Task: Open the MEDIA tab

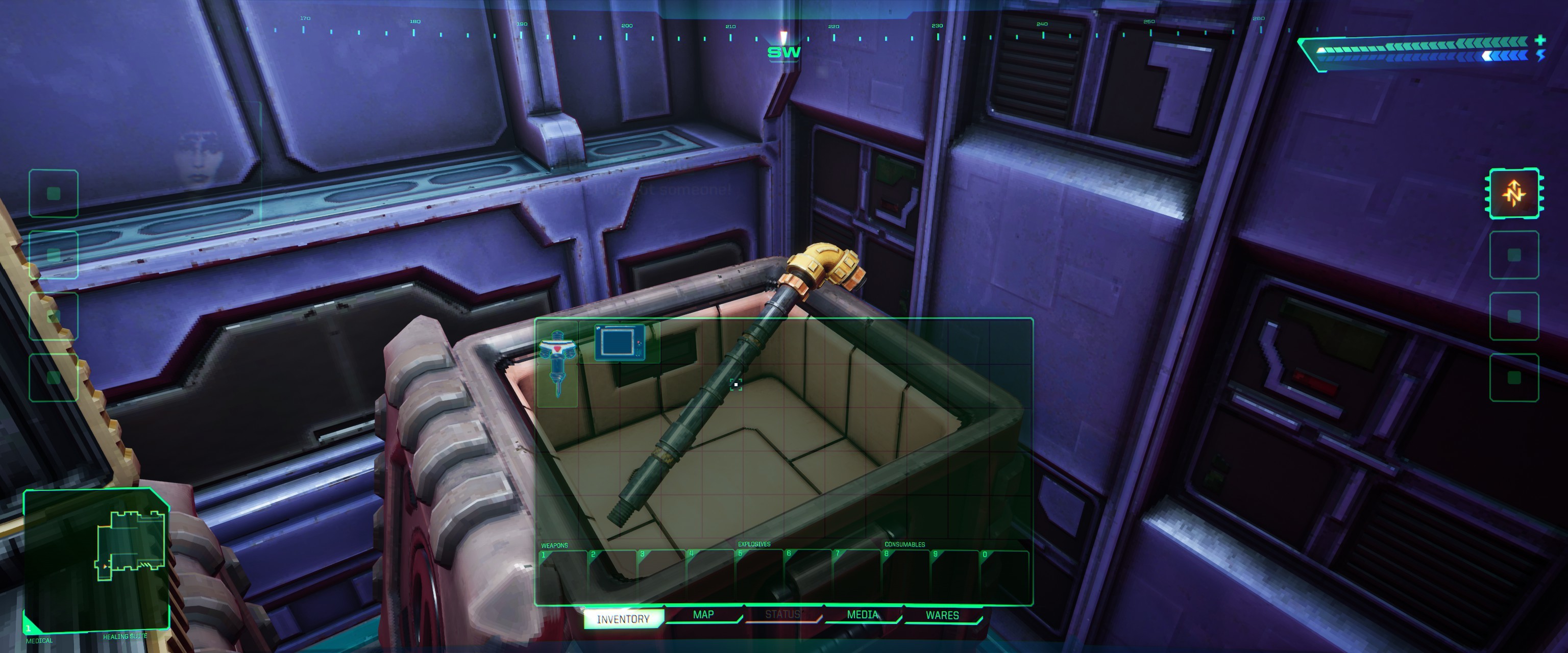Action: pyautogui.click(x=863, y=615)
